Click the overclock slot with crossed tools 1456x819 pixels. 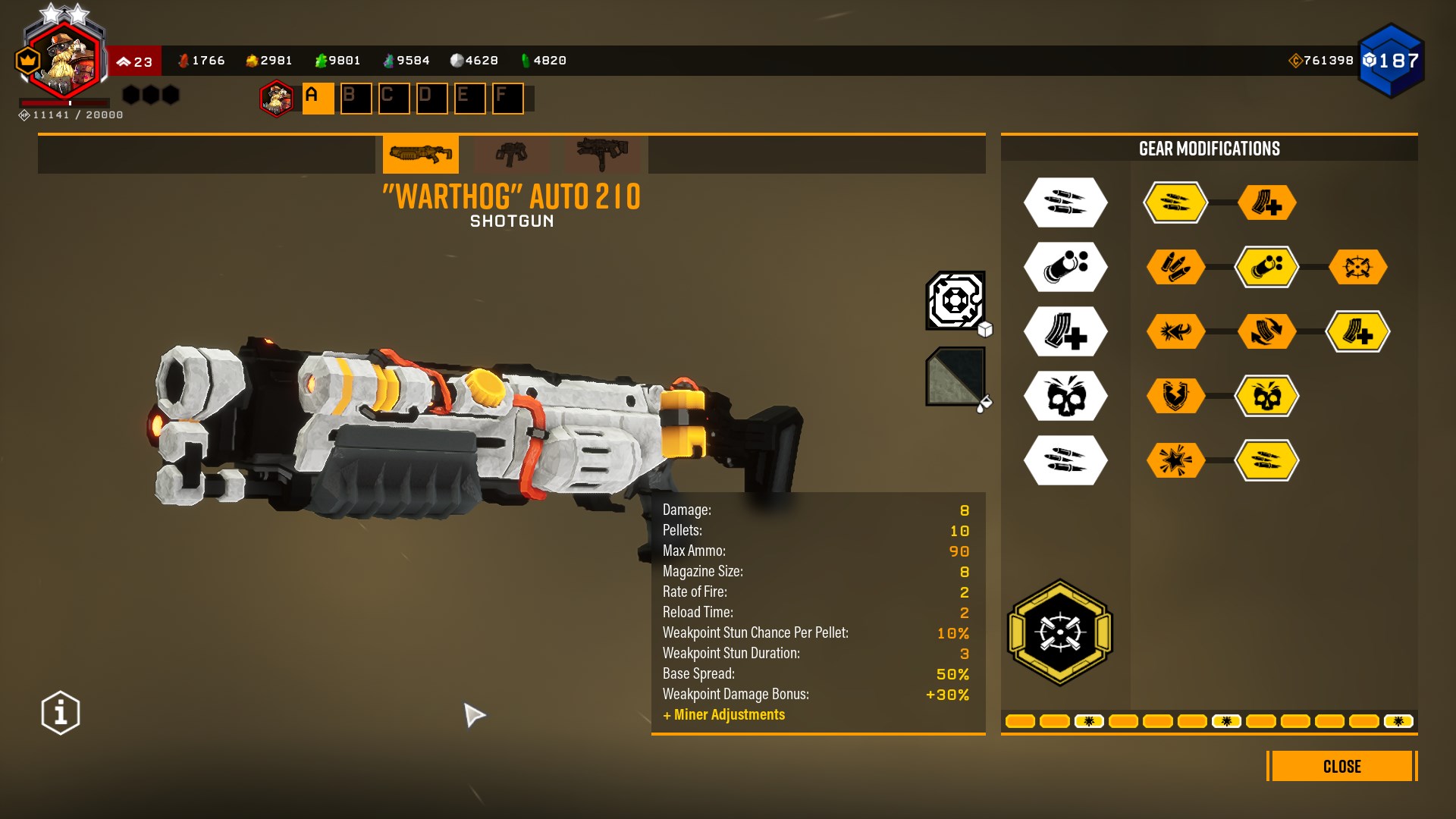click(x=1059, y=633)
